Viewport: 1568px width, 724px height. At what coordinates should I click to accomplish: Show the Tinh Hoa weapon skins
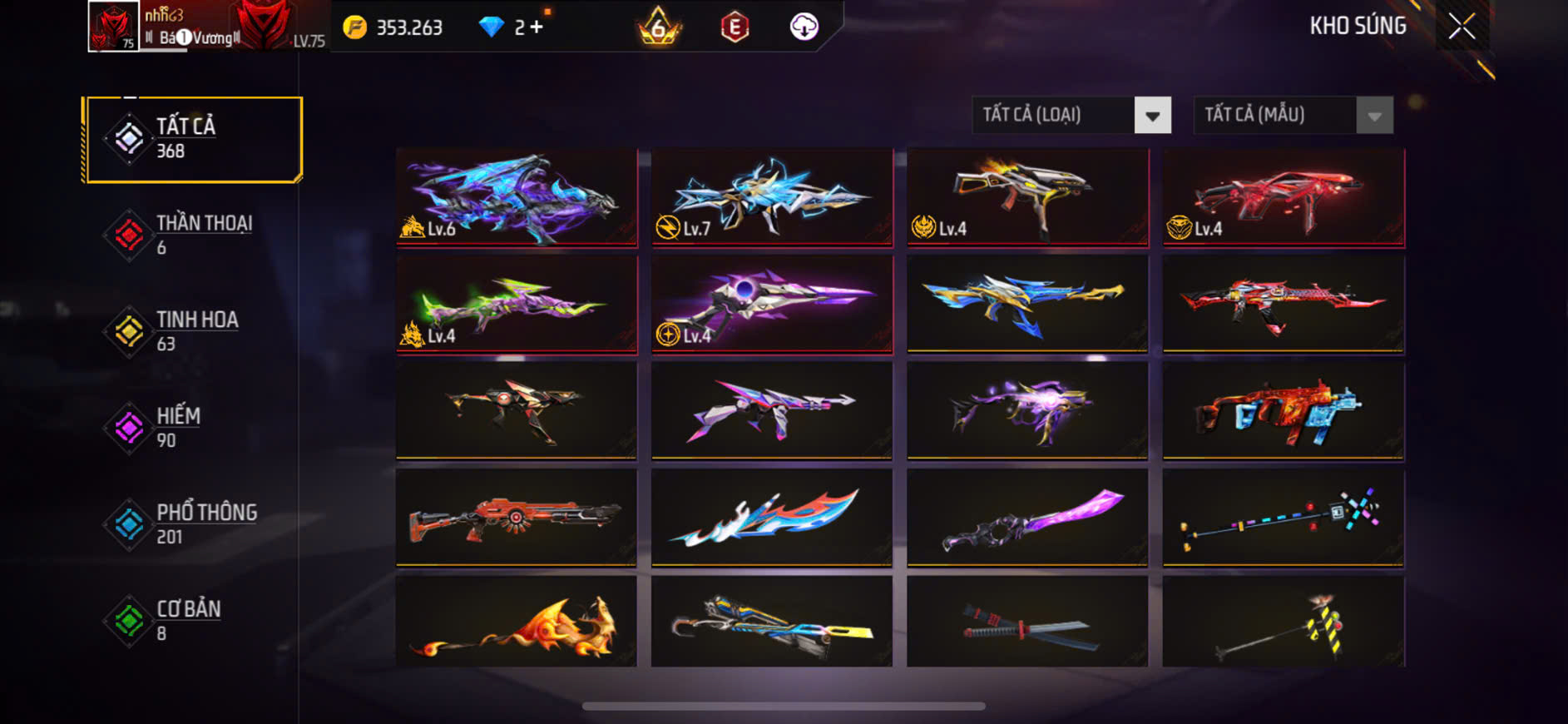click(193, 331)
